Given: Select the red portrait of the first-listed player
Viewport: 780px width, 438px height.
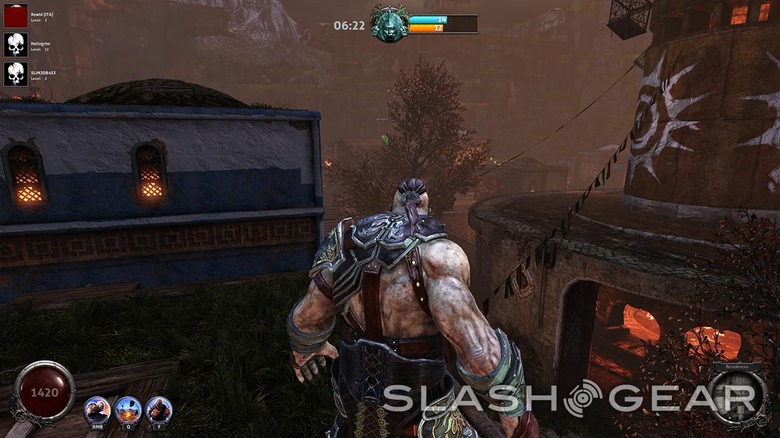Looking at the screenshot, I should [x=15, y=15].
